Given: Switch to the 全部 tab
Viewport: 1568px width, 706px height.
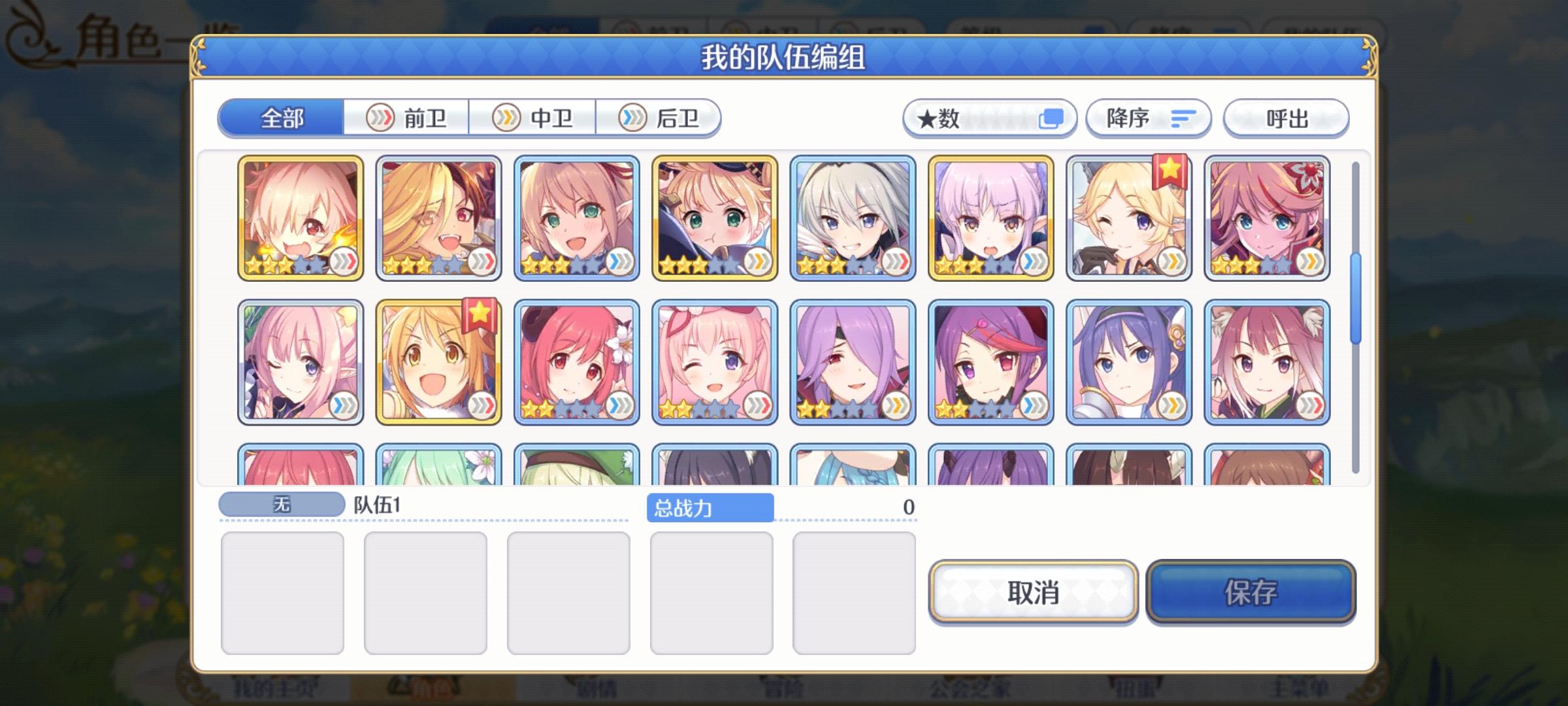Looking at the screenshot, I should coord(281,119).
